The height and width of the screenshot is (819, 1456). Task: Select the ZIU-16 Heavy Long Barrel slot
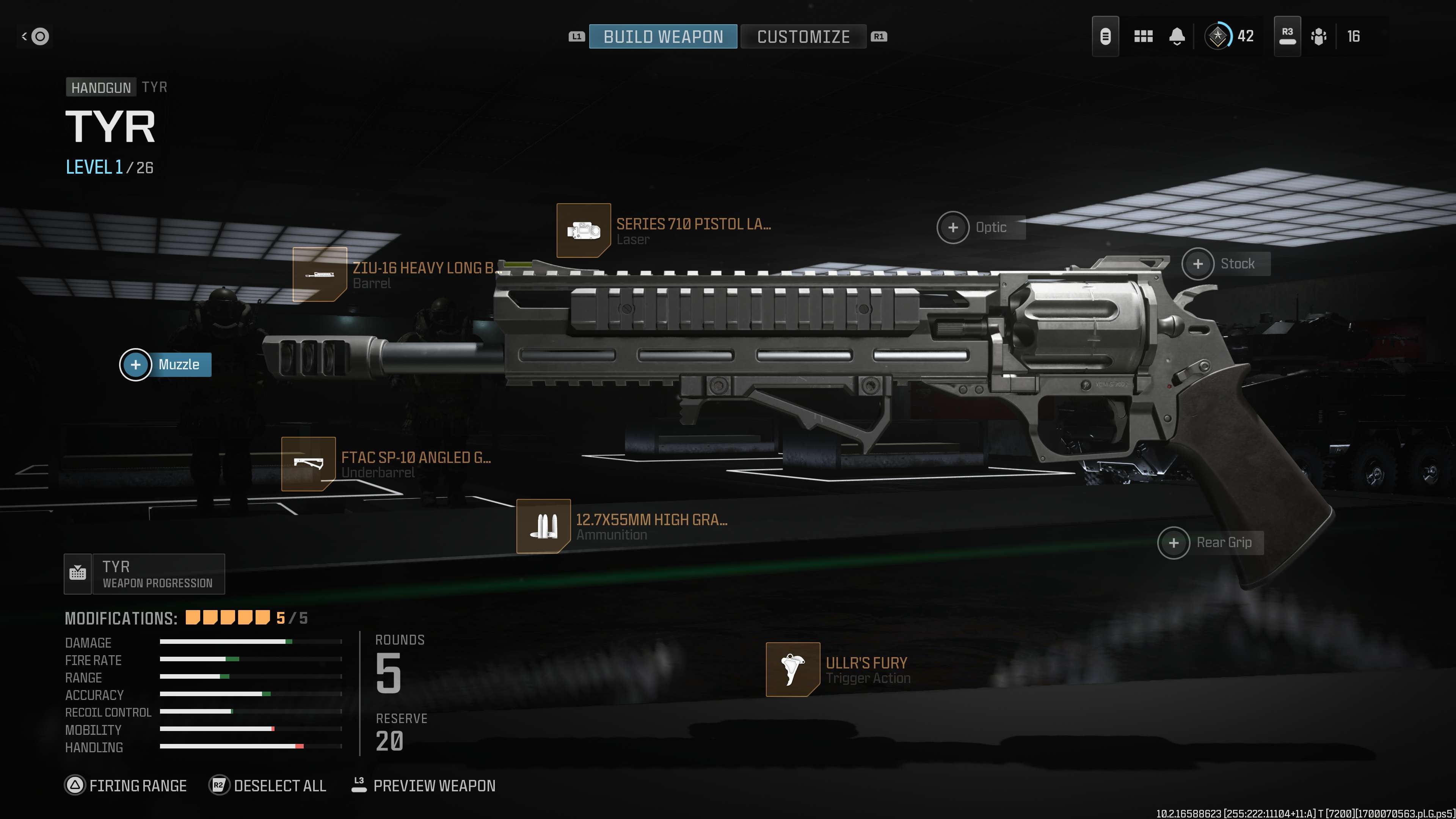319,275
